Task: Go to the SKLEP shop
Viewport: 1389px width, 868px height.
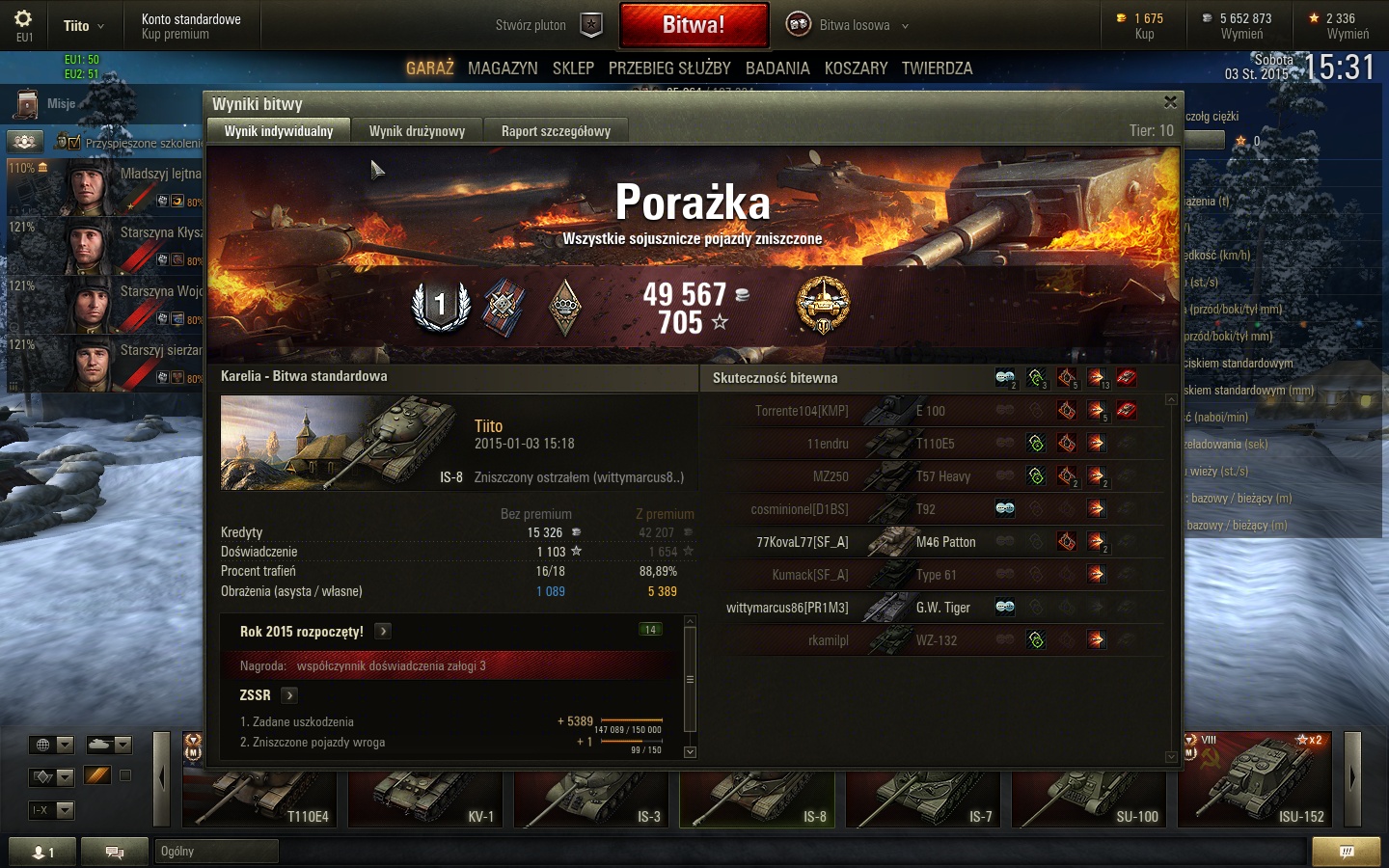Action: pos(573,68)
